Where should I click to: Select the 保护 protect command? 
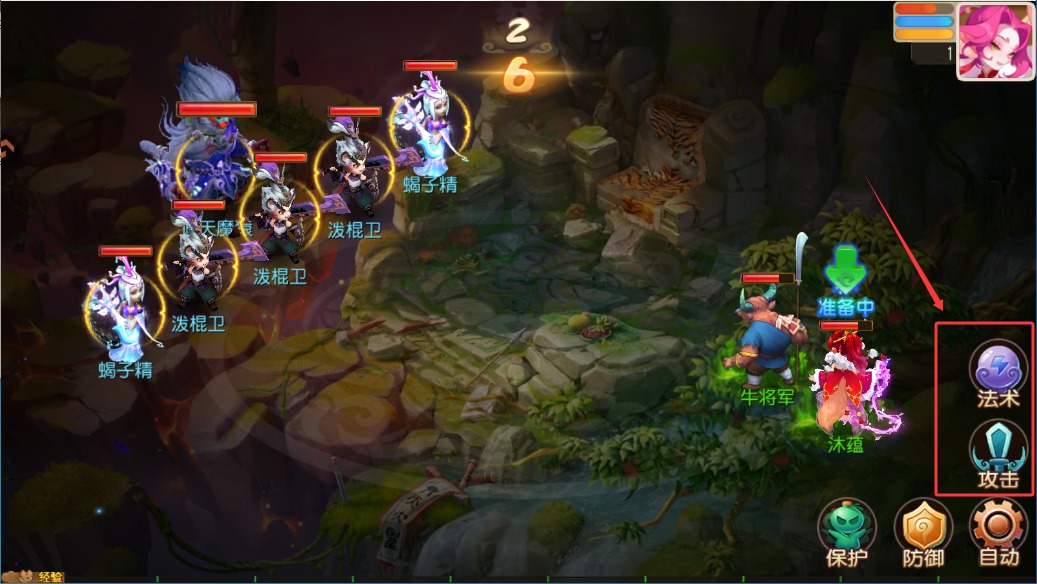pyautogui.click(x=847, y=529)
